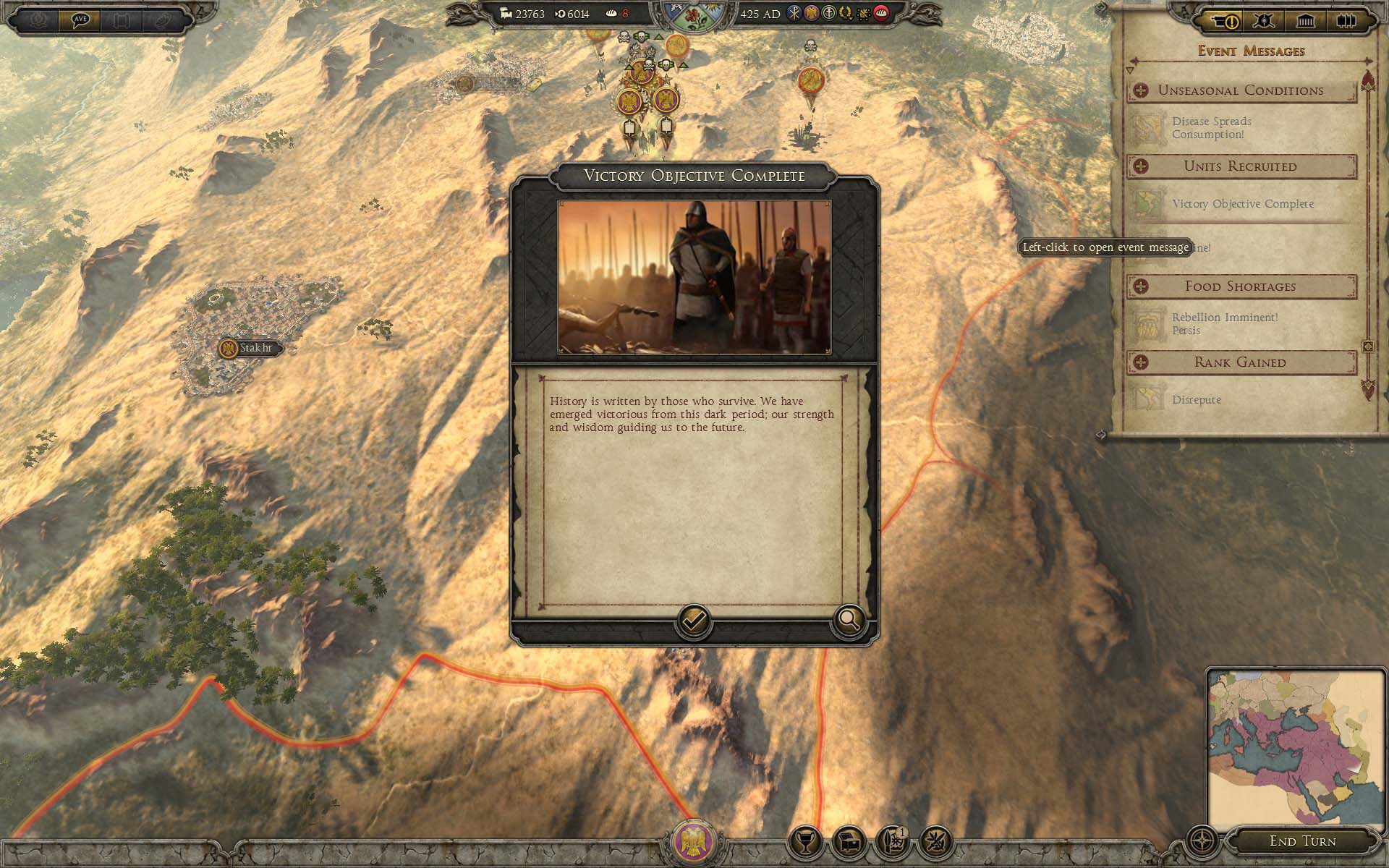Click the compass button beside End Turn
This screenshot has height=868, width=1389.
coord(1202,841)
